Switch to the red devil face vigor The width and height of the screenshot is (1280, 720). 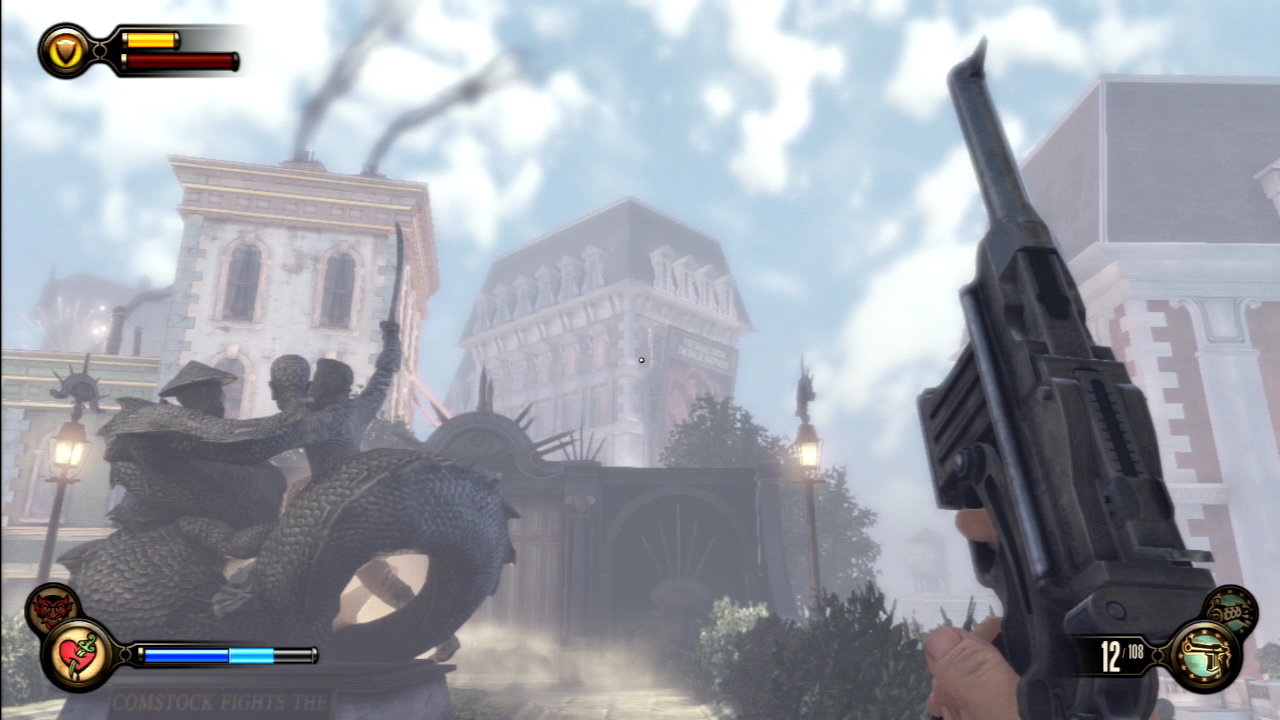pyautogui.click(x=52, y=609)
